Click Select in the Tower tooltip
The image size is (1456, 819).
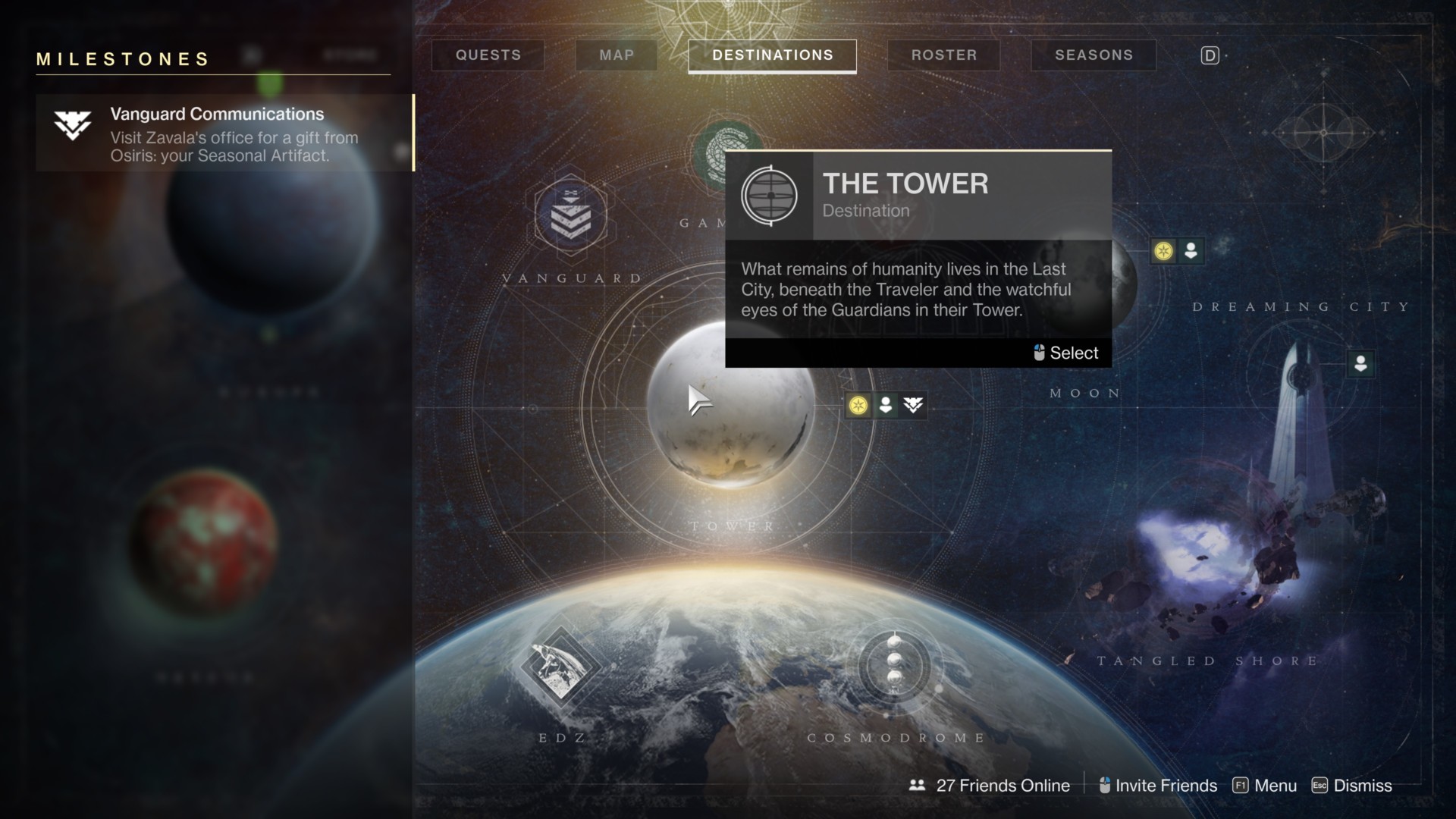pyautogui.click(x=1066, y=353)
